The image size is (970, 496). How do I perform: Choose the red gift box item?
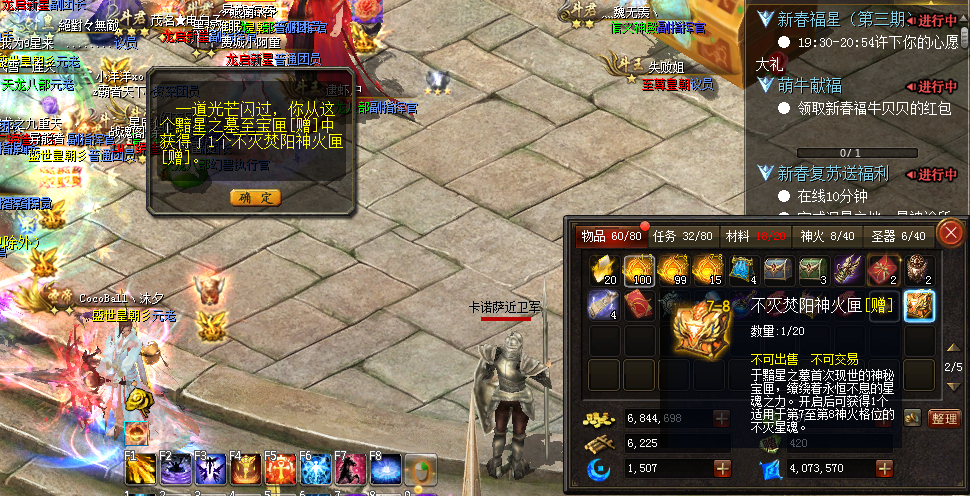pyautogui.click(x=884, y=270)
